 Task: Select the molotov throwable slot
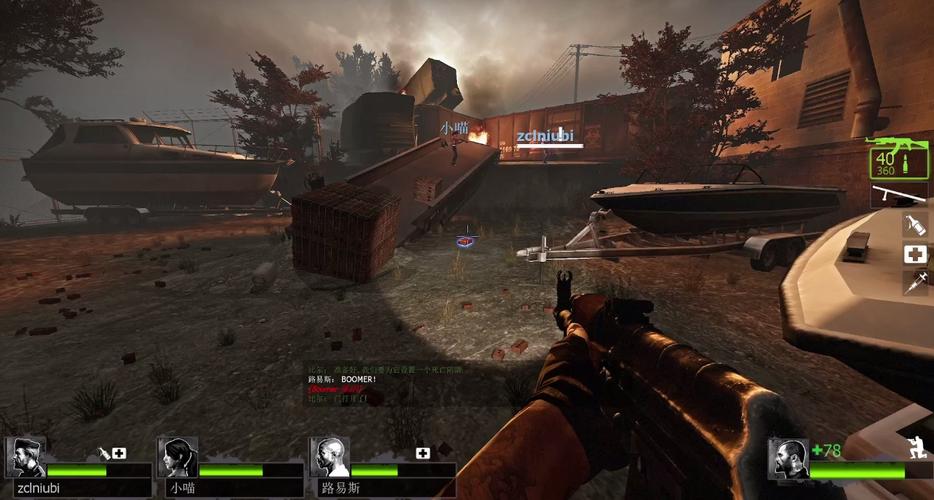(914, 225)
